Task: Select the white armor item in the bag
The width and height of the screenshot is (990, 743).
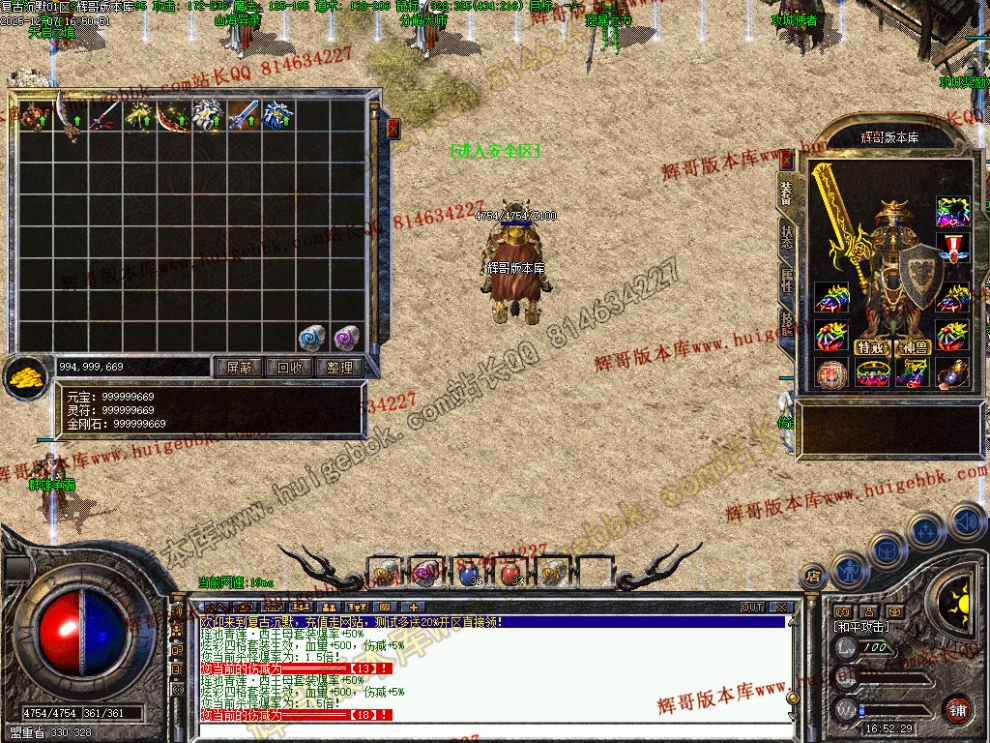Action: pos(208,115)
